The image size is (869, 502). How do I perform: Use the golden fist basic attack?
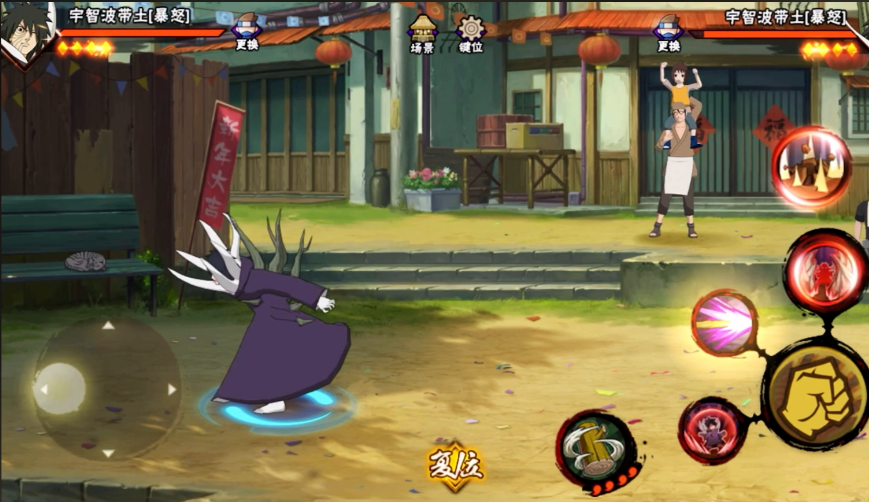click(x=815, y=391)
